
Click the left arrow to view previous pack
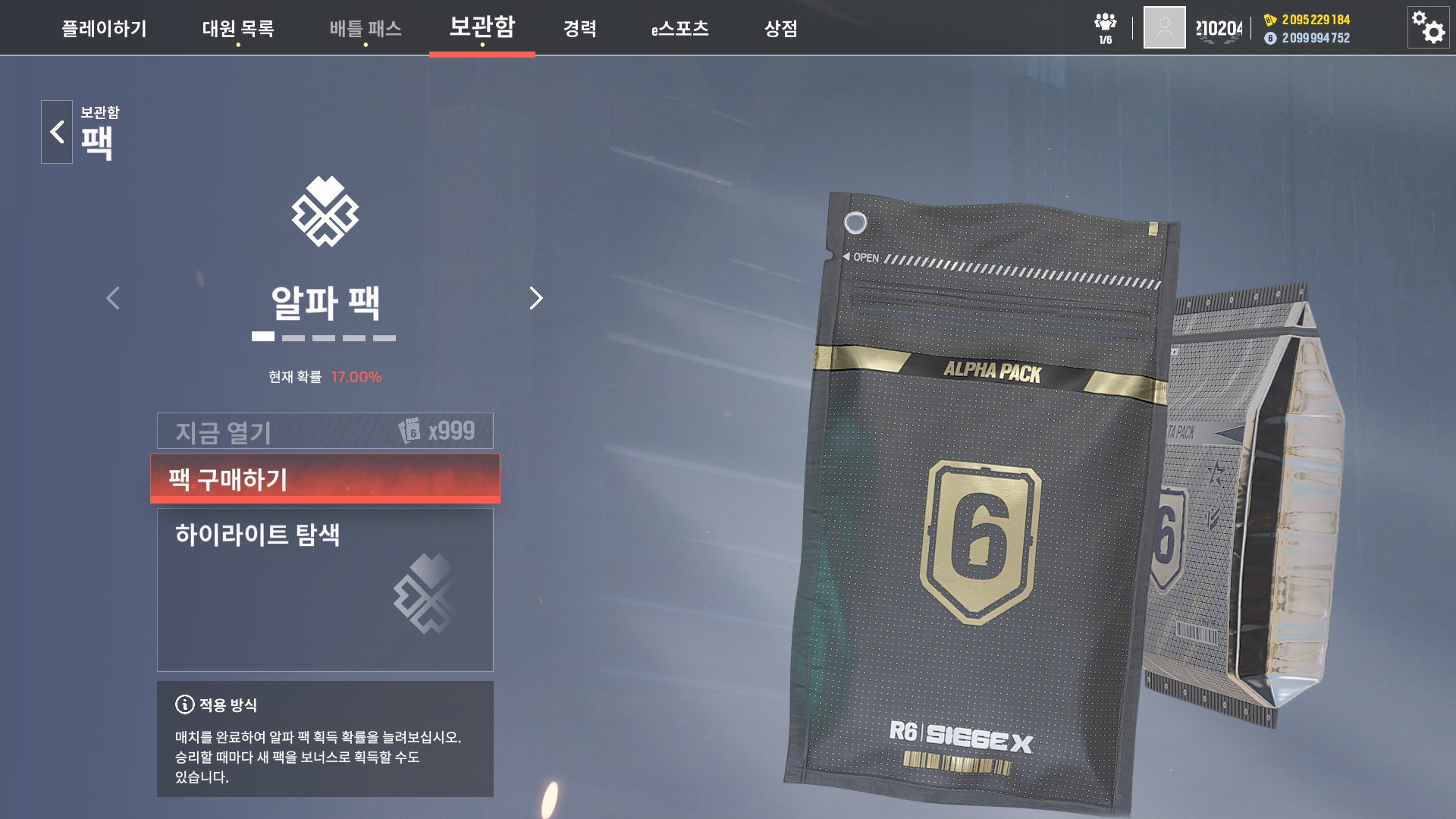[x=114, y=300]
